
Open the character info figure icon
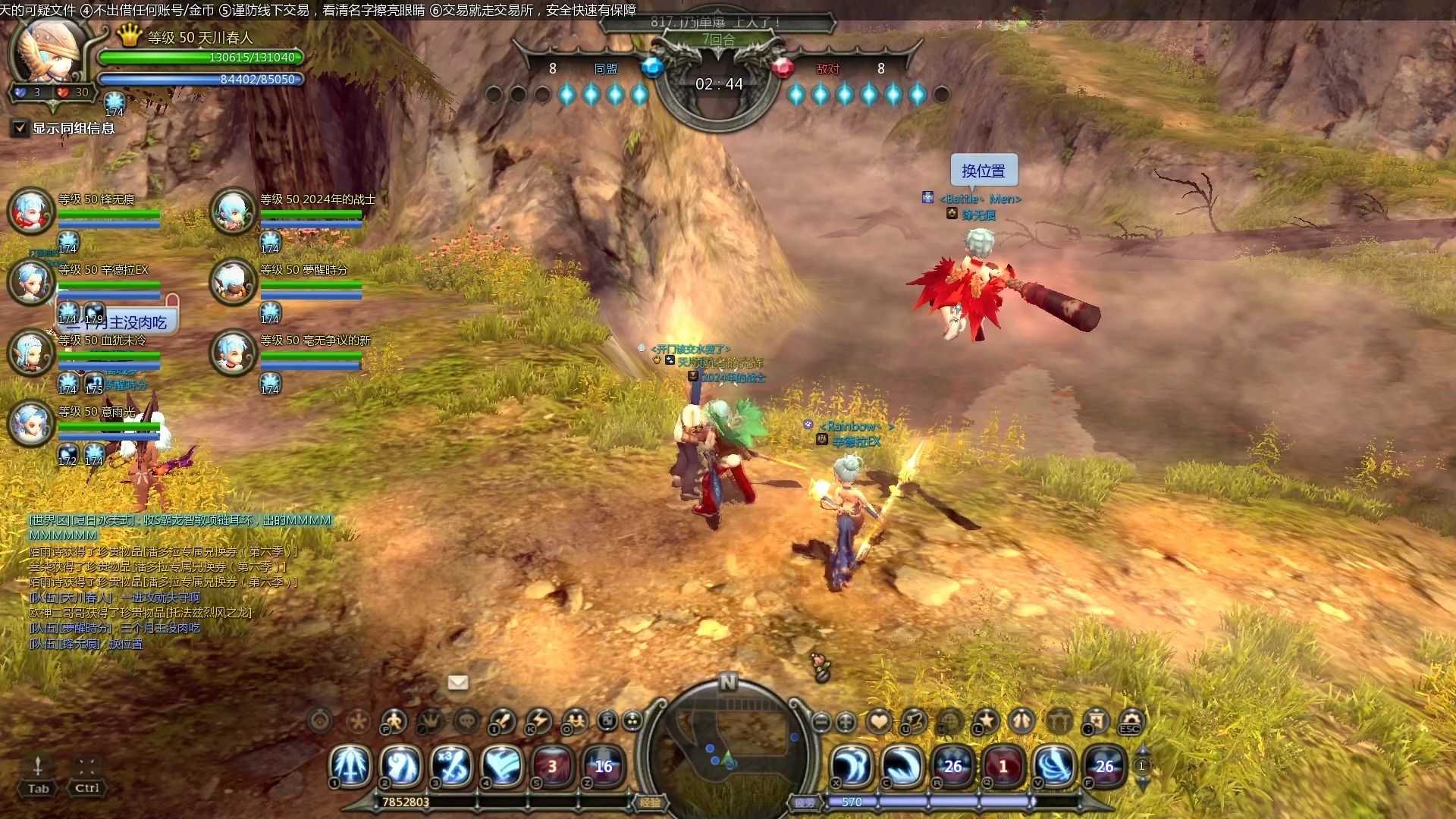pyautogui.click(x=394, y=720)
